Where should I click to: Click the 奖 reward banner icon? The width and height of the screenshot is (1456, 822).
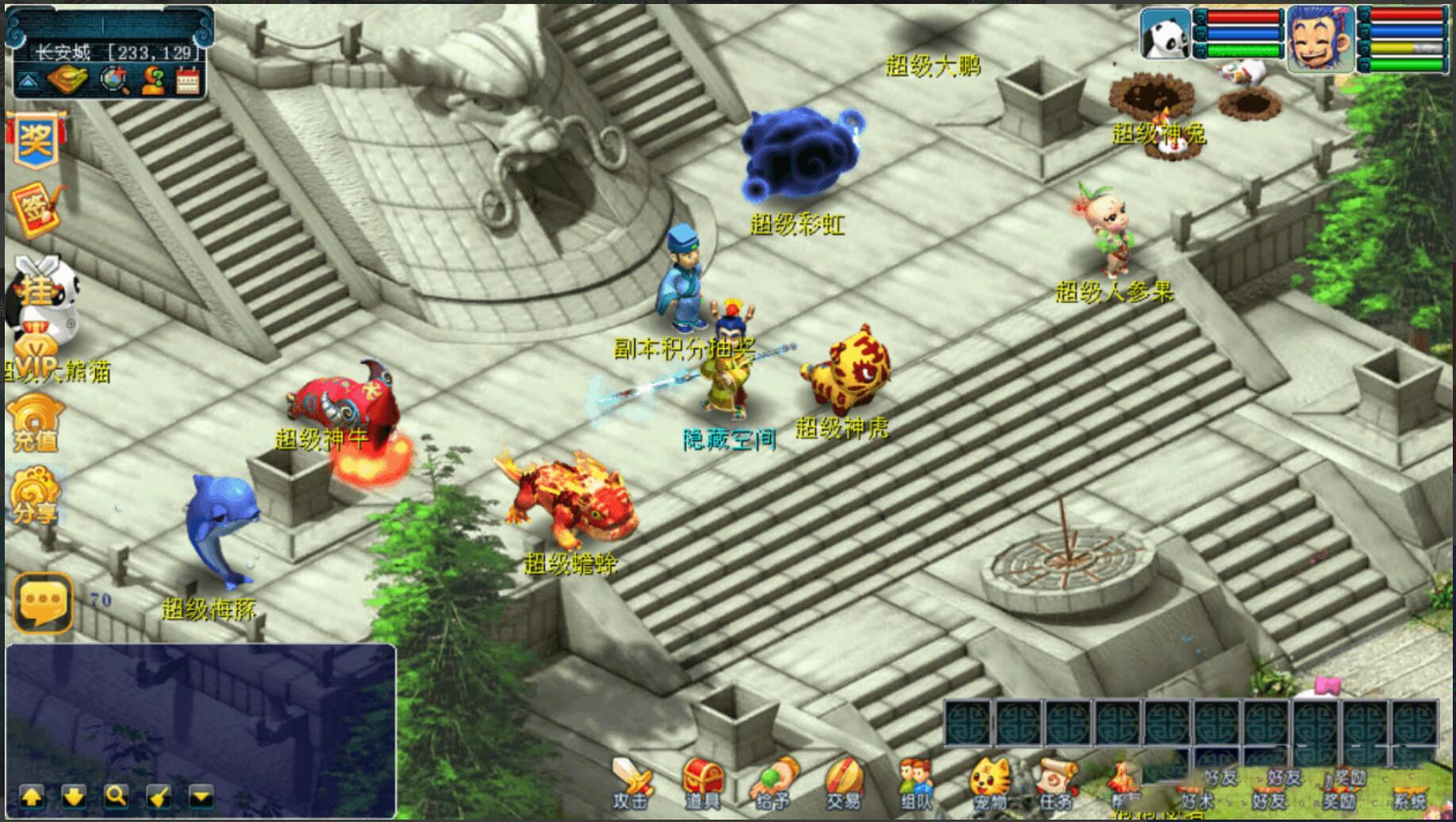(x=36, y=140)
